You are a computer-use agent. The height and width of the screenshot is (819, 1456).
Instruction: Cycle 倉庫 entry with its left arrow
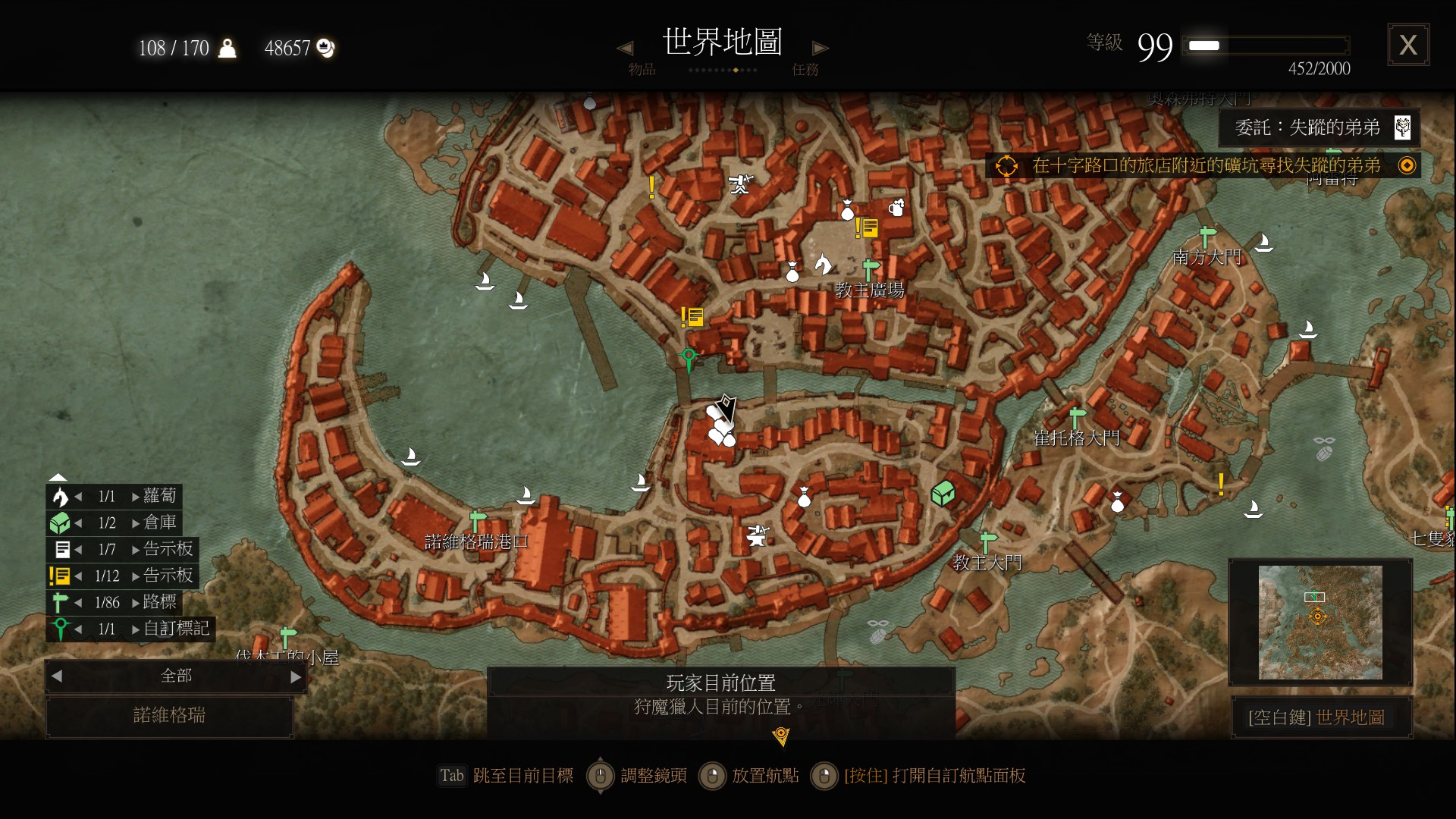tap(80, 522)
